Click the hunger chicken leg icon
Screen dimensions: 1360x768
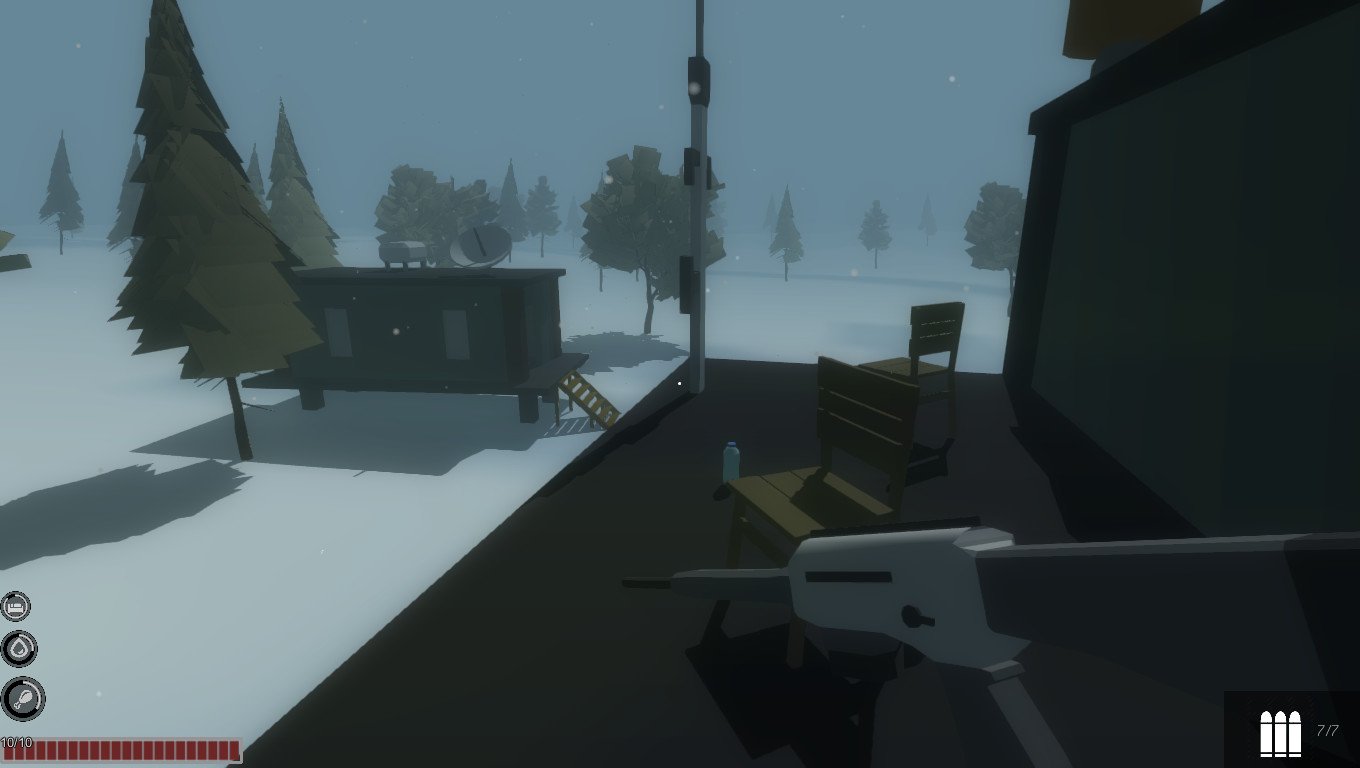coord(23,696)
